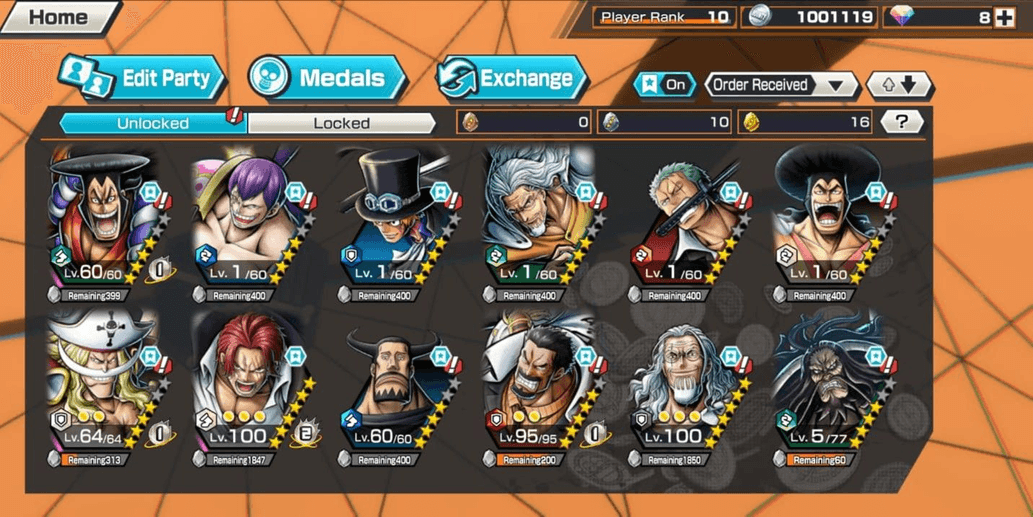1033x517 pixels.
Task: Select the horned Lv.60 character with Remaining400
Action: click(392, 390)
